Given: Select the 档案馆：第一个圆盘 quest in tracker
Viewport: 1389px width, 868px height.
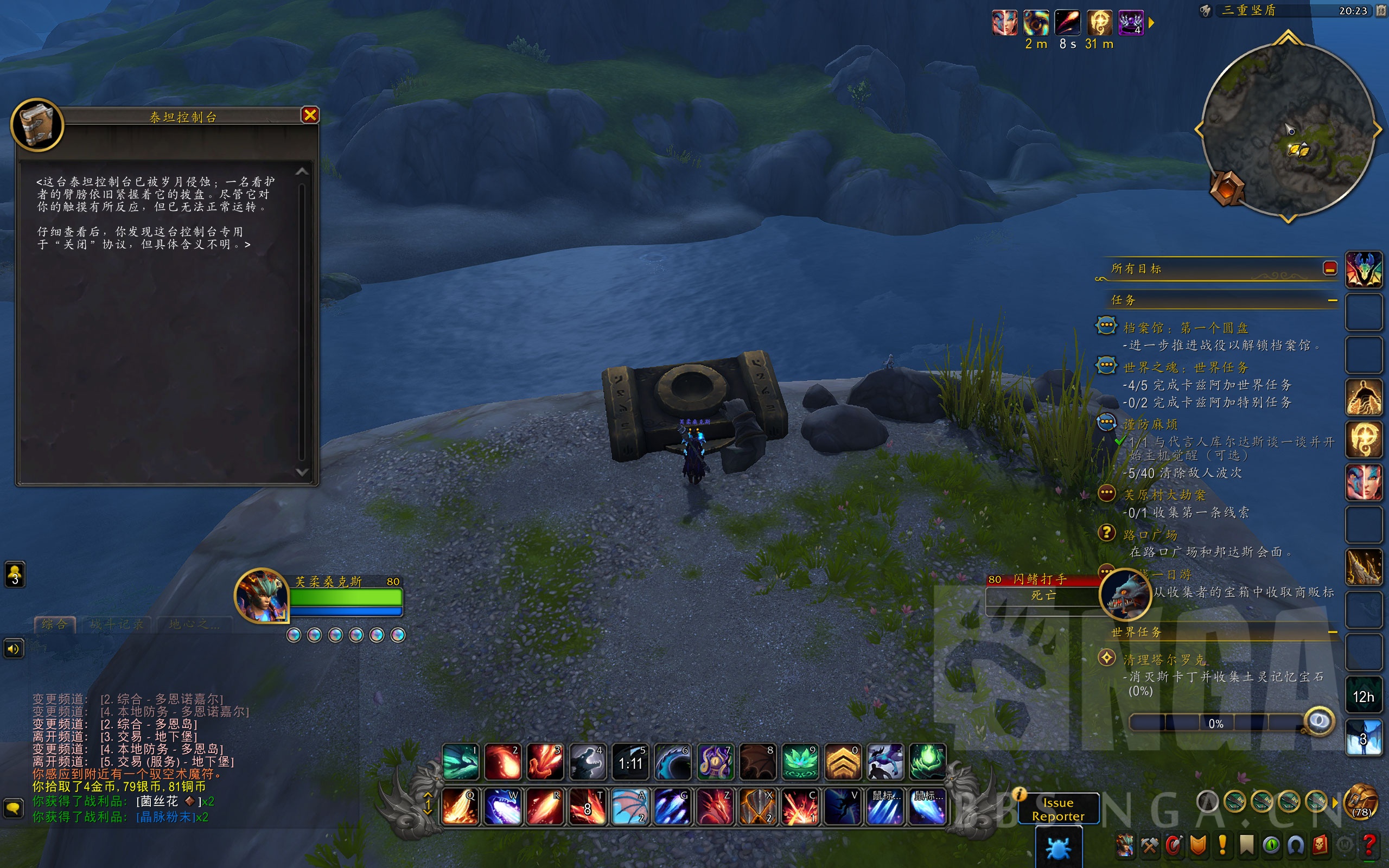Looking at the screenshot, I should click(x=1184, y=328).
